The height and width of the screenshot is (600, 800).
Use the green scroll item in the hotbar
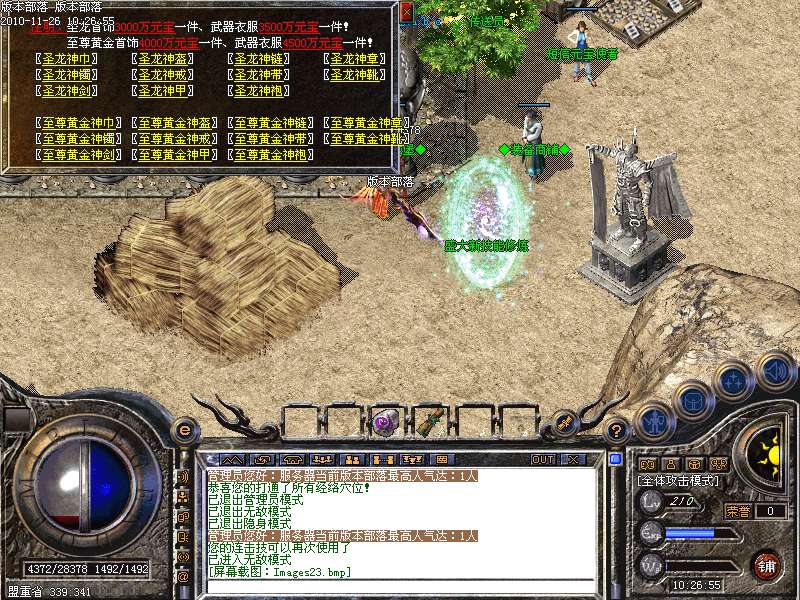click(x=431, y=422)
